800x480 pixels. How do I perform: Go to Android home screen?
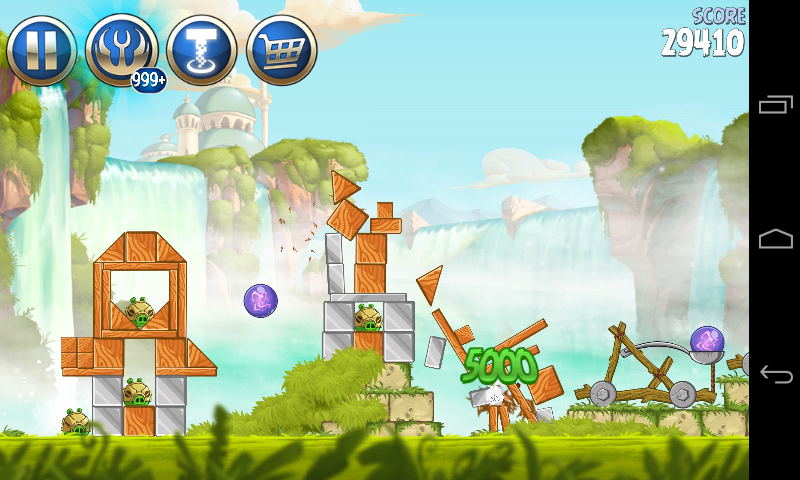pyautogui.click(x=776, y=240)
